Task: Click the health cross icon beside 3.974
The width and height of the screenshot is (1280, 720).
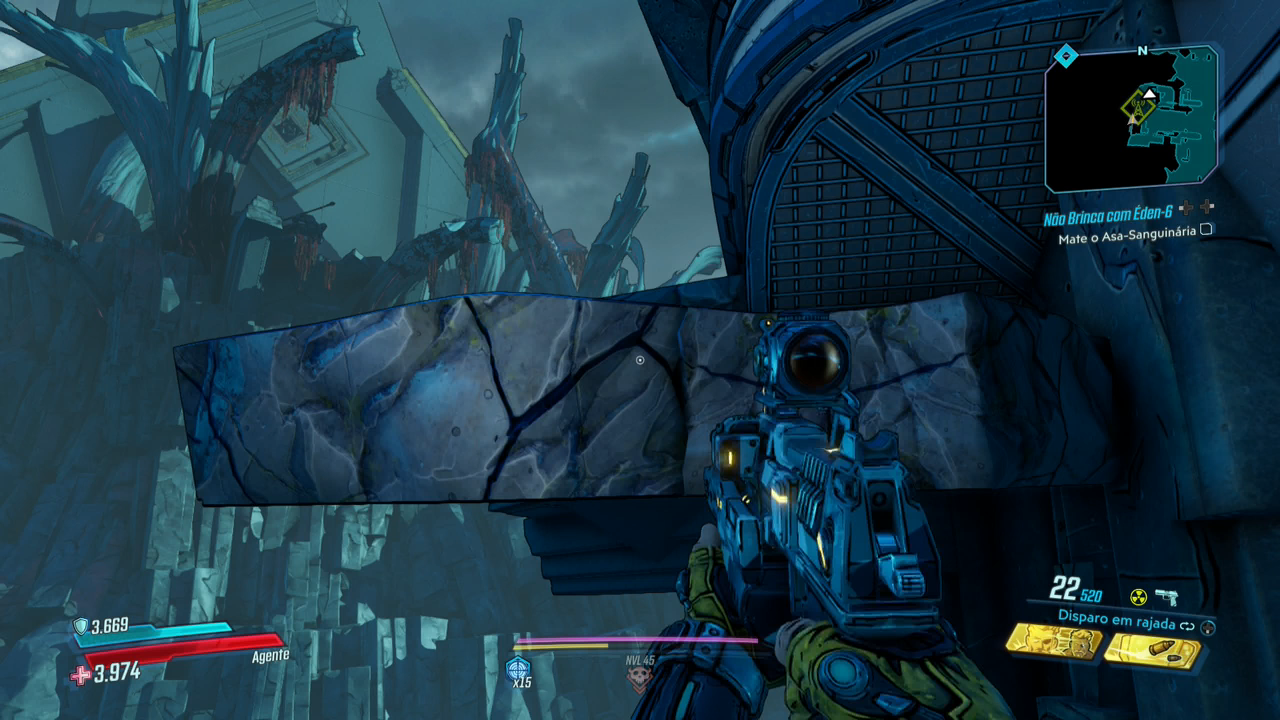Action: pos(80,675)
